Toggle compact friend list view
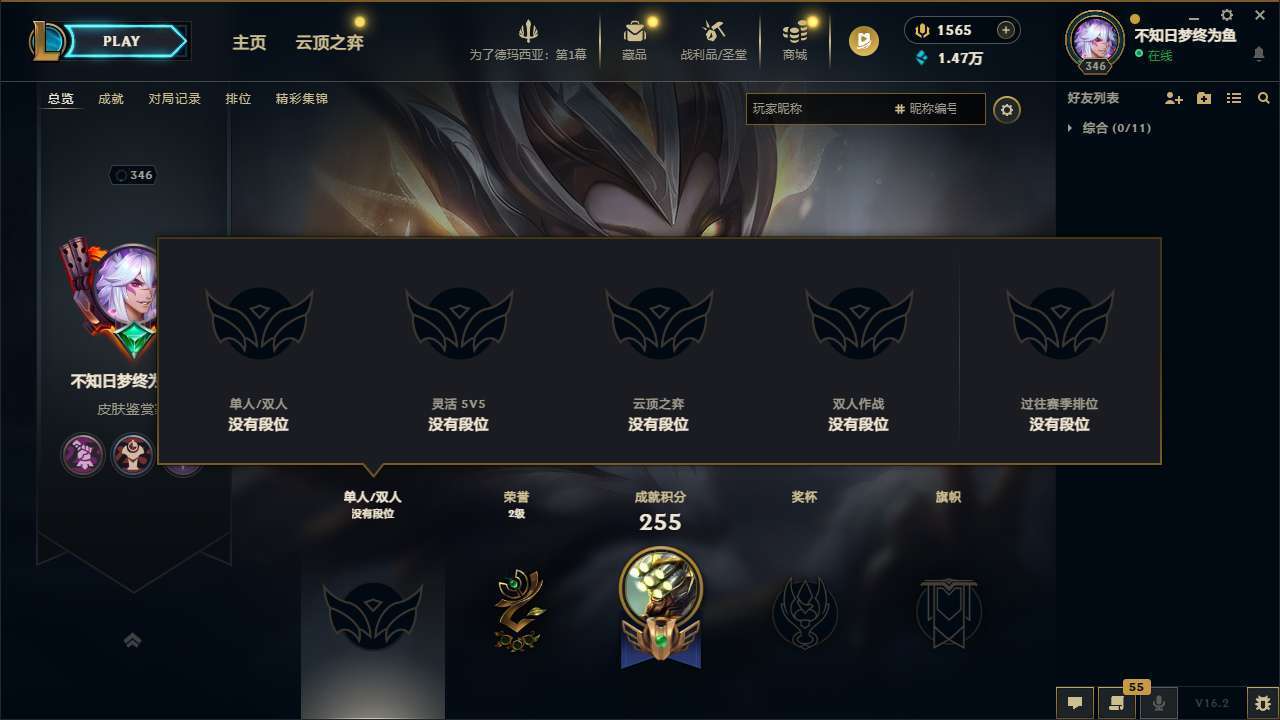The height and width of the screenshot is (720, 1280). [x=1233, y=98]
